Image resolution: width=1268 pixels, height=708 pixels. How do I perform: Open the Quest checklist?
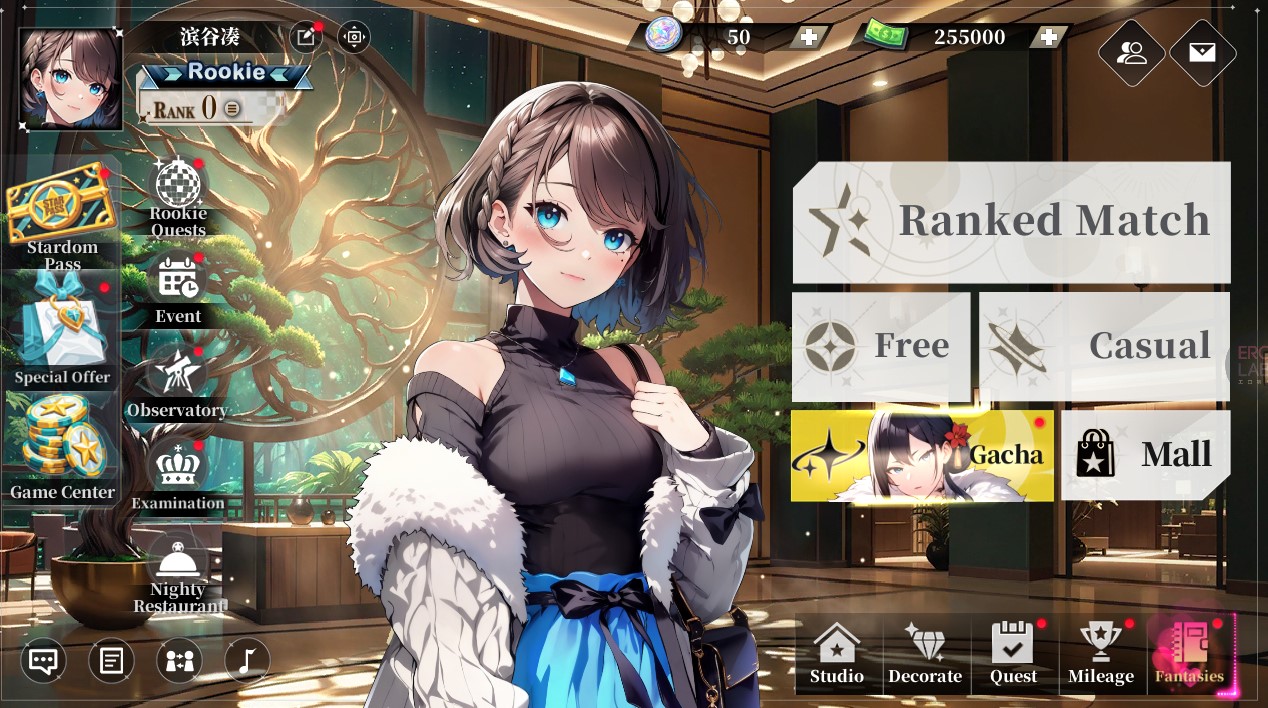(1013, 654)
